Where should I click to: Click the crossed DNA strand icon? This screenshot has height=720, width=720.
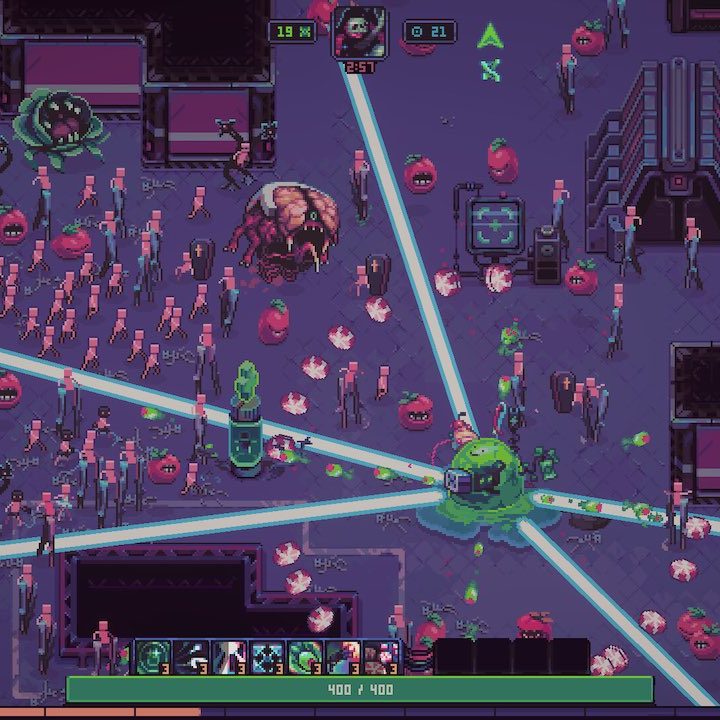(489, 70)
